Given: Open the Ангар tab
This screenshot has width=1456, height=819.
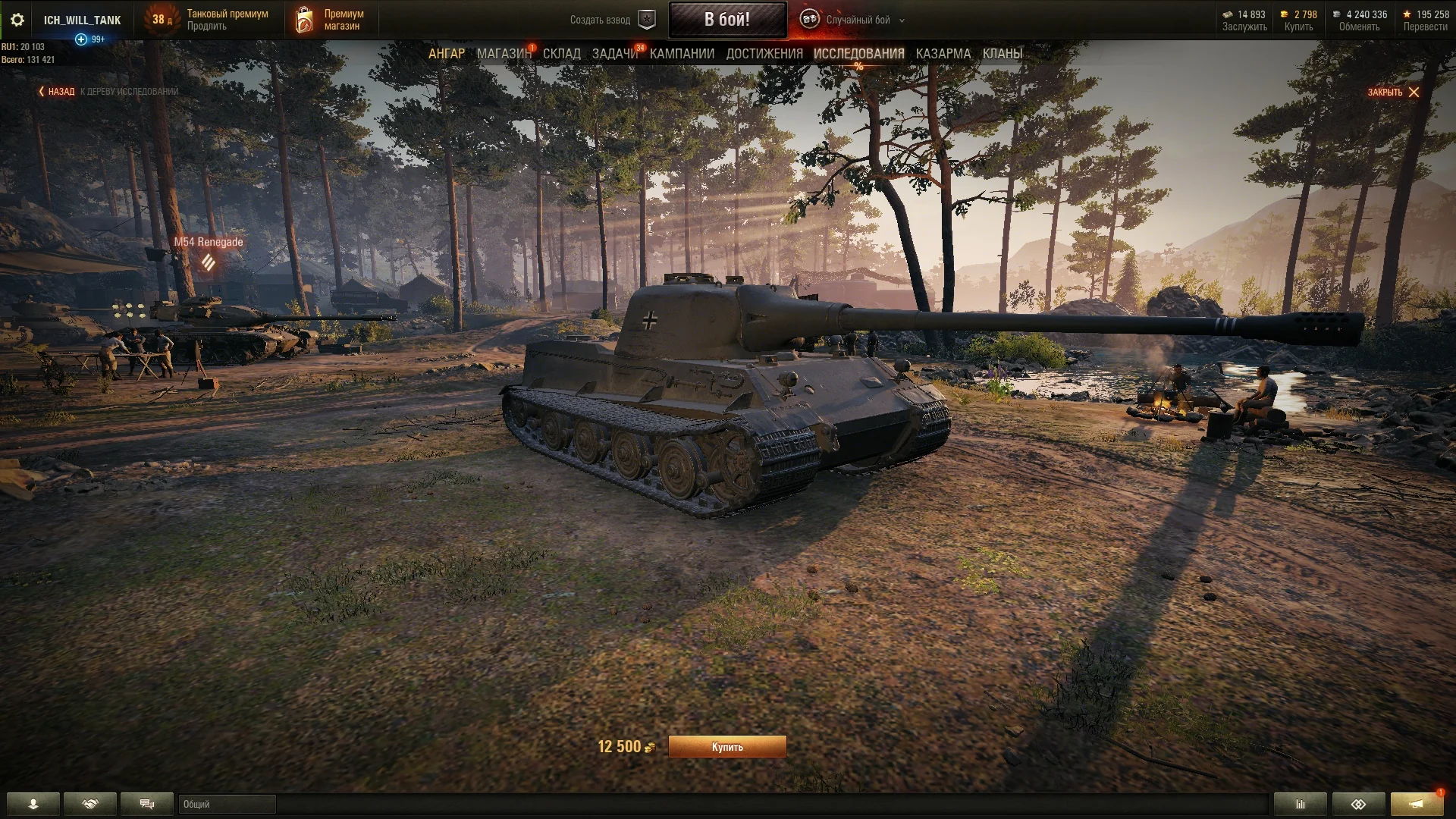Looking at the screenshot, I should [446, 54].
